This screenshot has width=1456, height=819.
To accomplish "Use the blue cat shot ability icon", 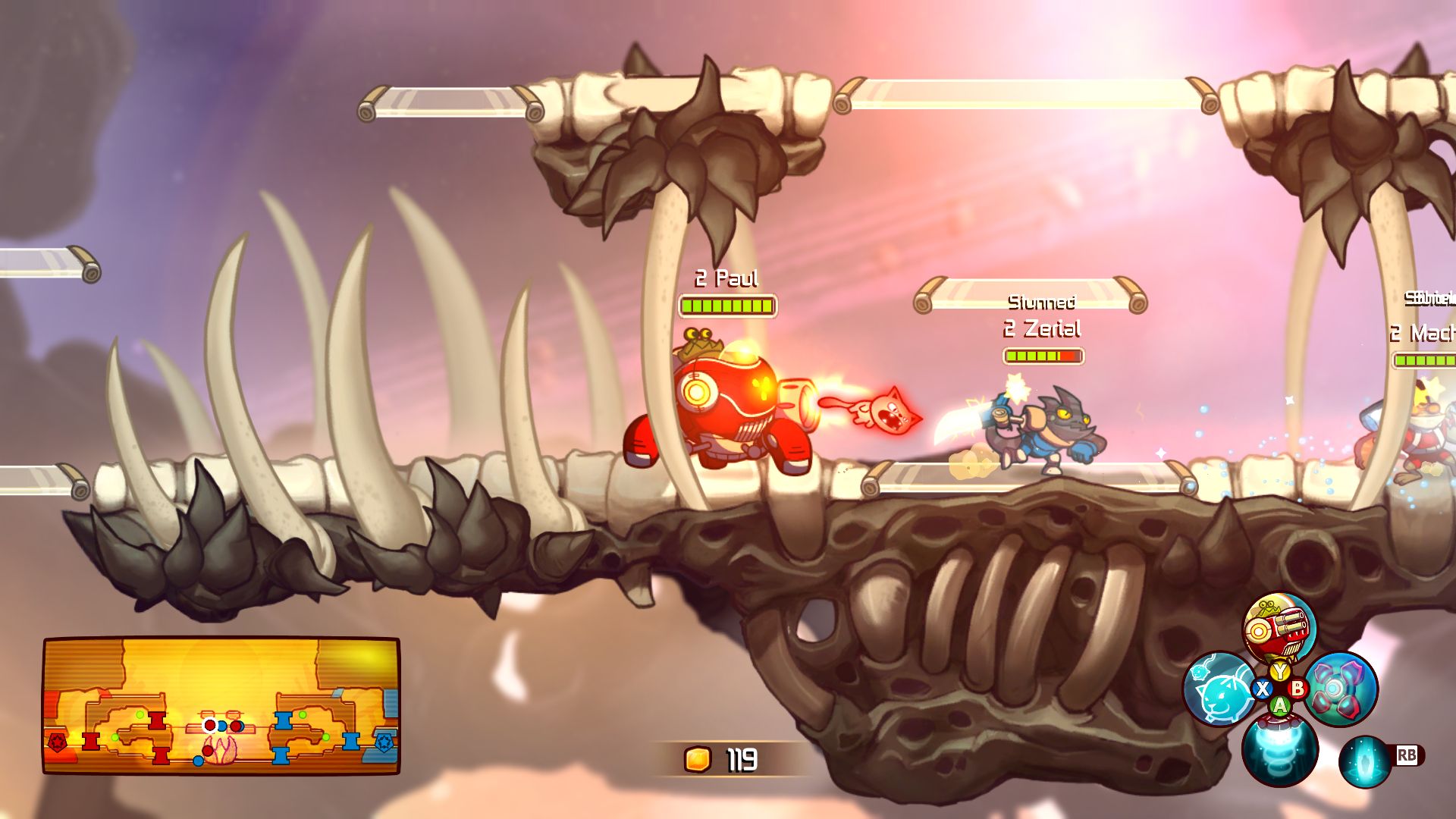I will [1220, 689].
